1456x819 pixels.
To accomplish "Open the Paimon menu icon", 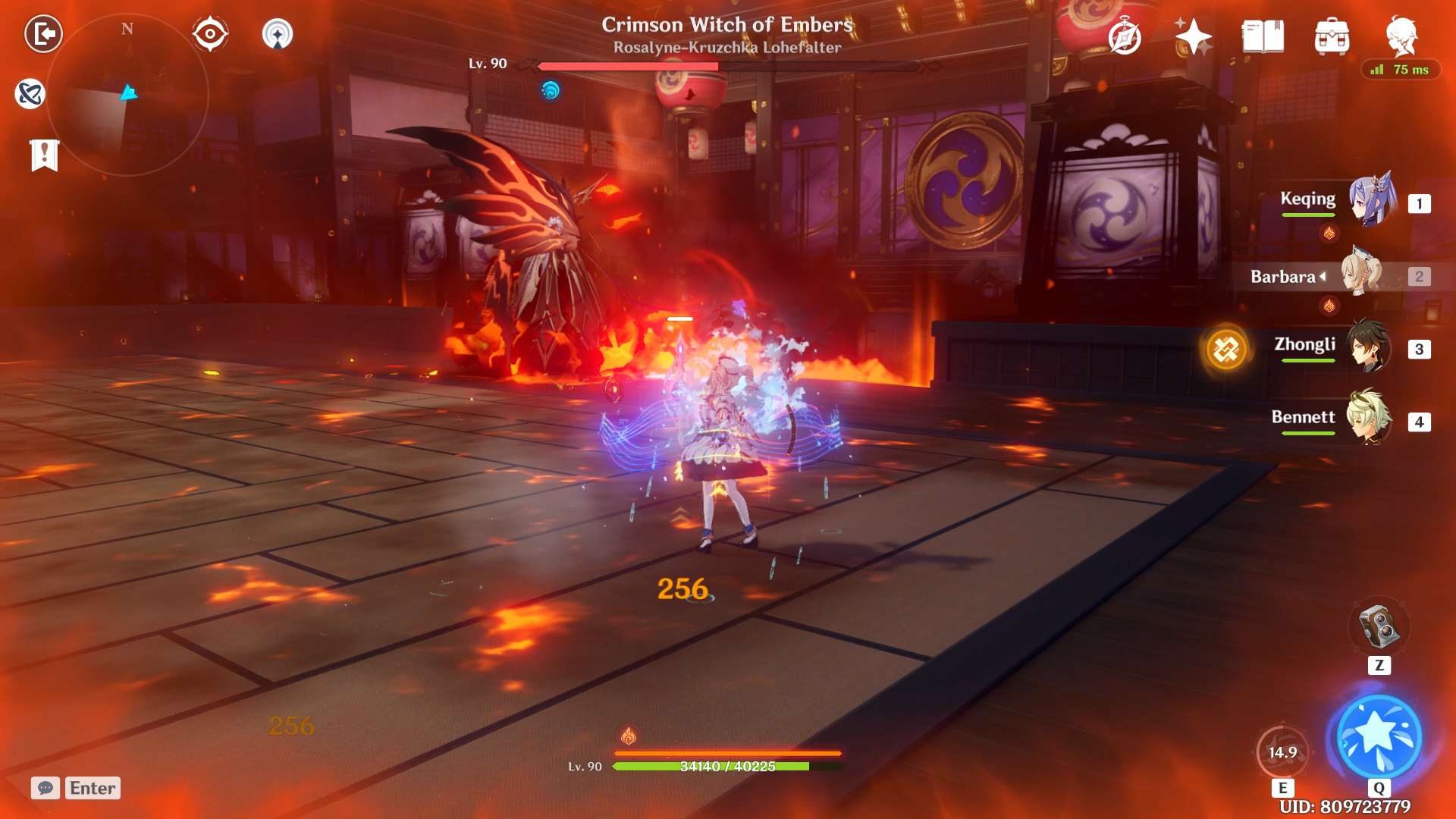I will pos(30,94).
